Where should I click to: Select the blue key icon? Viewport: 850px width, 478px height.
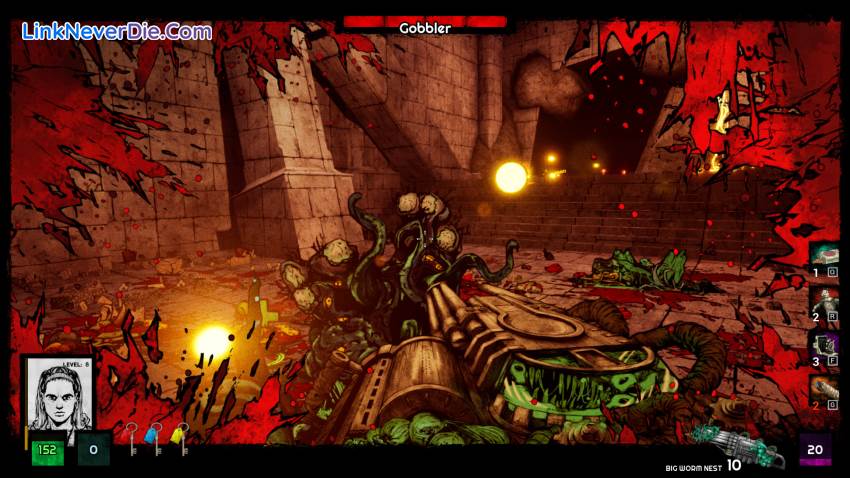tap(156, 437)
